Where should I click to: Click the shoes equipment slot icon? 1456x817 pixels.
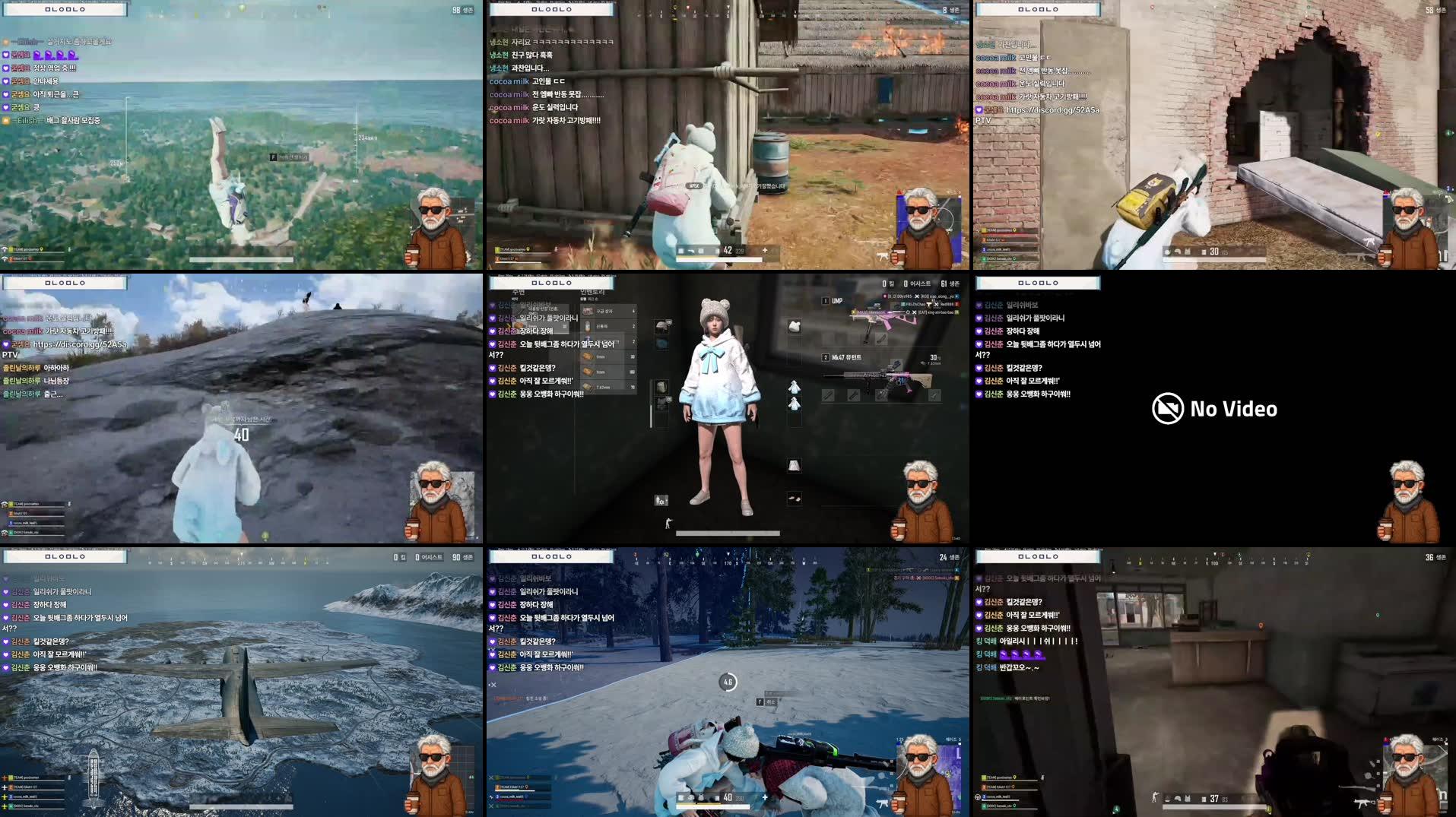tap(793, 499)
